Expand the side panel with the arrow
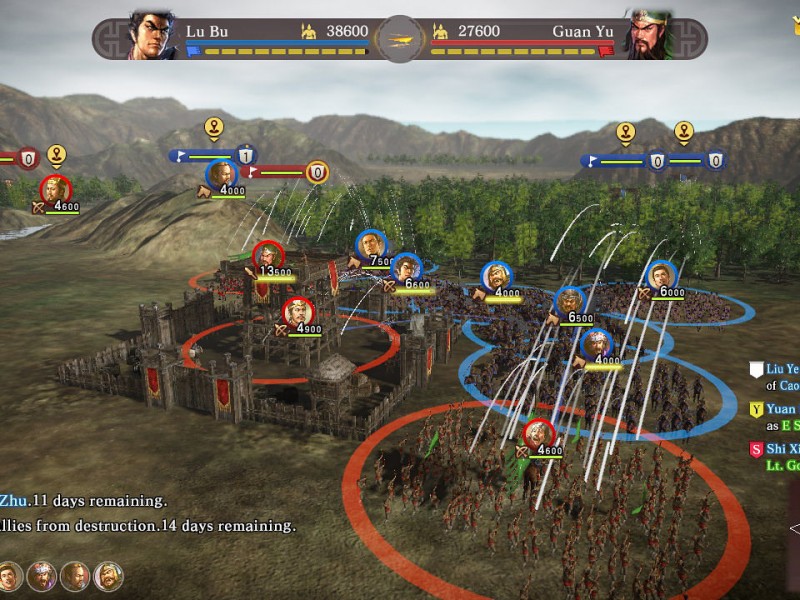This screenshot has height=600, width=800. [x=794, y=528]
